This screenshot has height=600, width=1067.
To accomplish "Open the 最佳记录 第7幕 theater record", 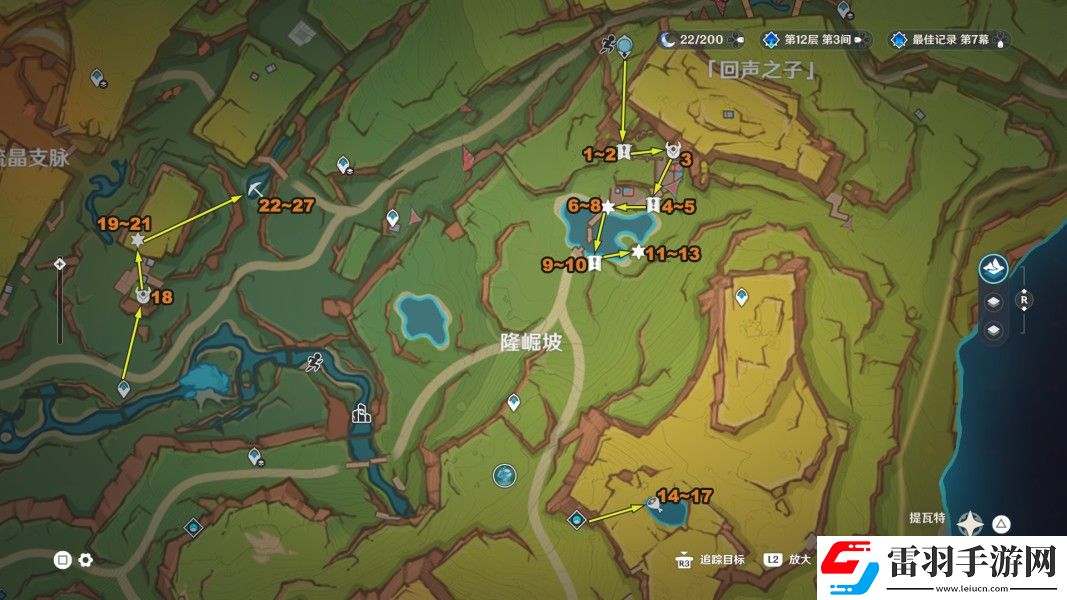I will coord(948,40).
